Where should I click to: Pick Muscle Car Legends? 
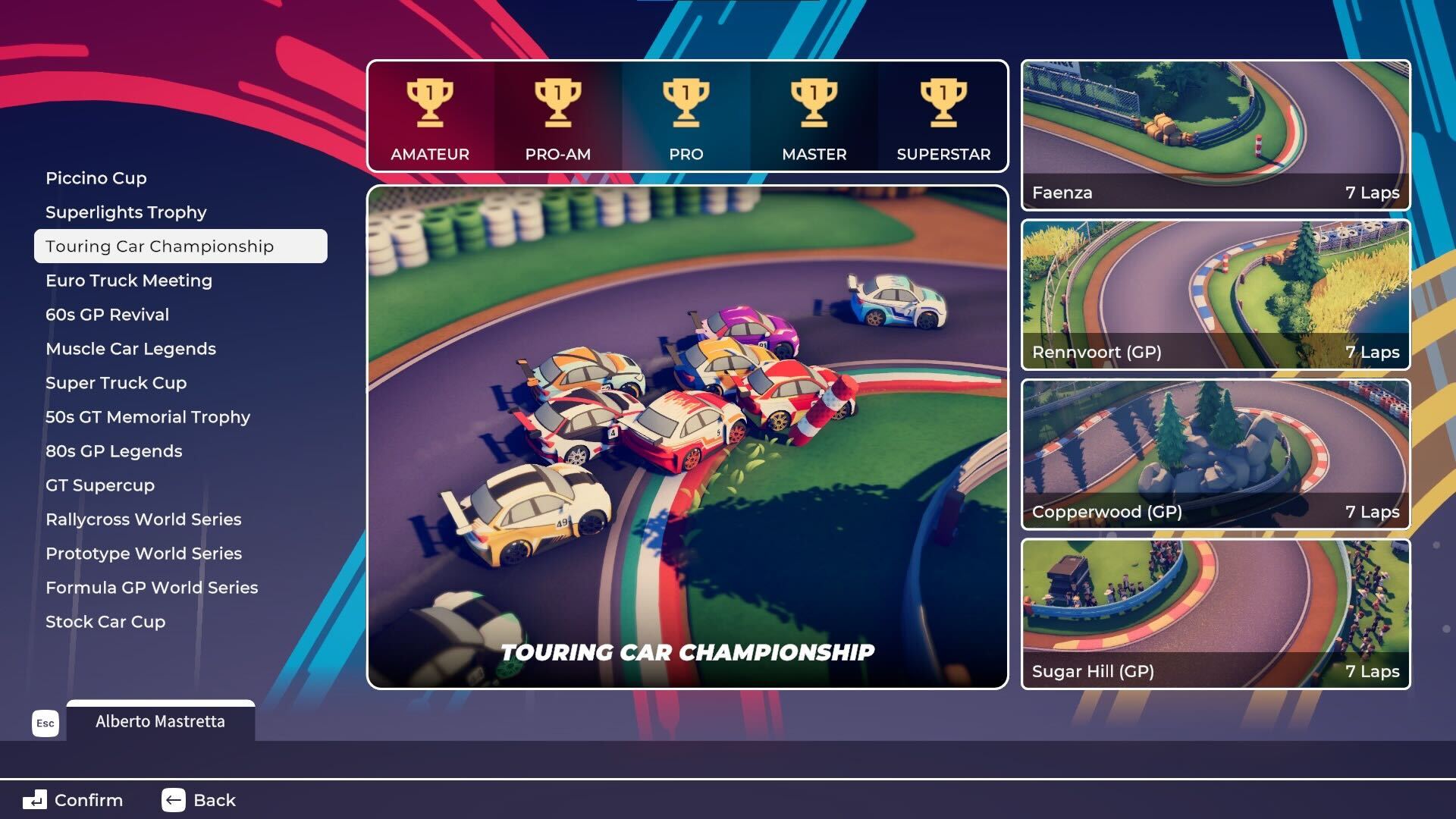130,349
